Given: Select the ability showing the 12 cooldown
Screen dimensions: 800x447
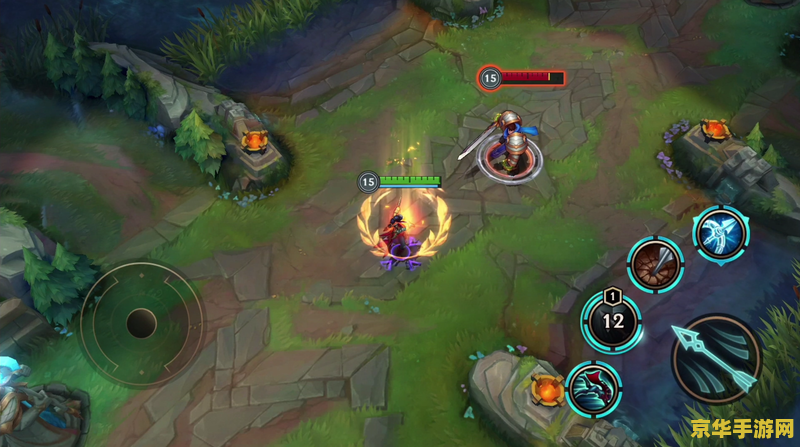Looking at the screenshot, I should click(612, 322).
